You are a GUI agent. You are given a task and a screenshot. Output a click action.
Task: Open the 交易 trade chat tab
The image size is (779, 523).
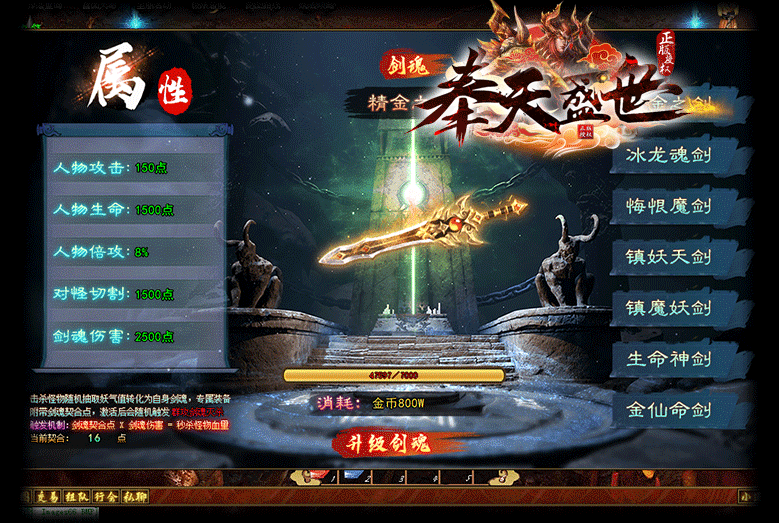coord(47,496)
